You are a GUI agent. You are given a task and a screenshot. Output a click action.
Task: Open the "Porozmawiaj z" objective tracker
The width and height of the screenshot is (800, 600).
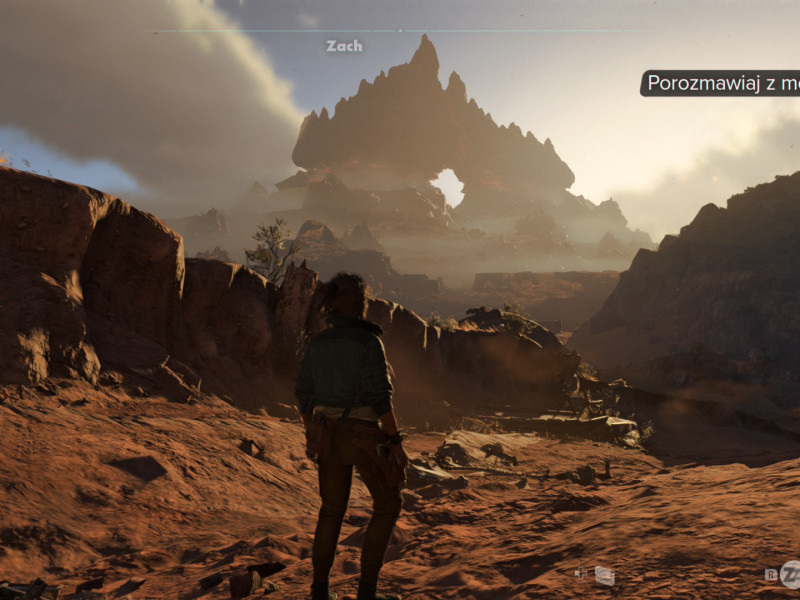click(720, 83)
